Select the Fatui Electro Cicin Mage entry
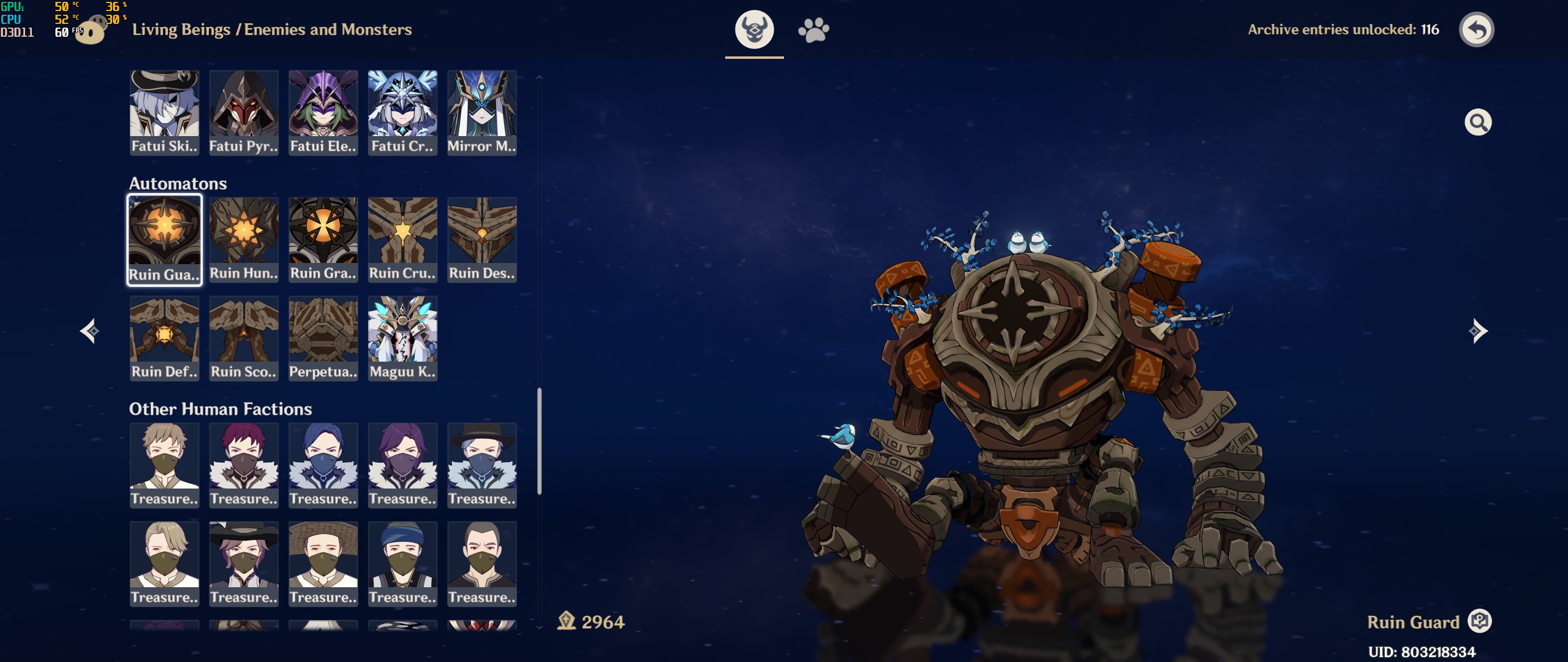Screen dimensions: 1568x662 tap(323, 112)
